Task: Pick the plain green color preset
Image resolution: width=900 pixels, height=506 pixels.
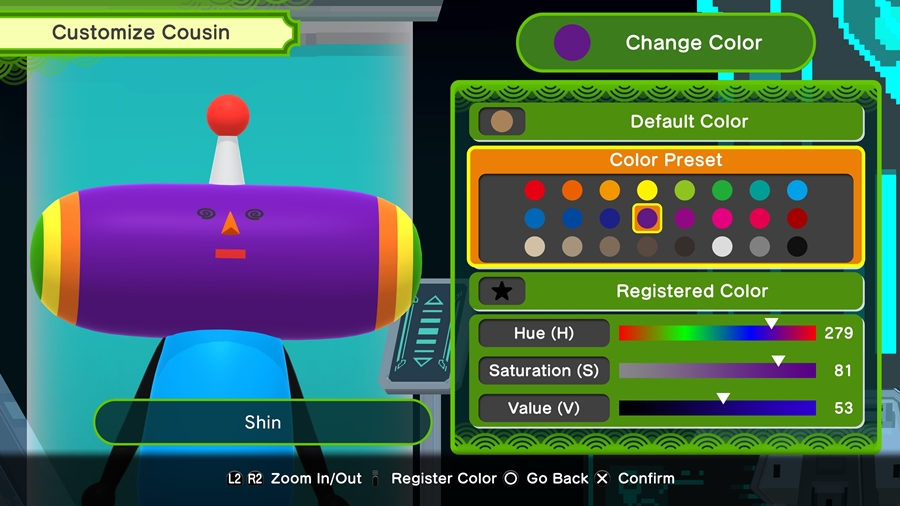Action: point(722,190)
